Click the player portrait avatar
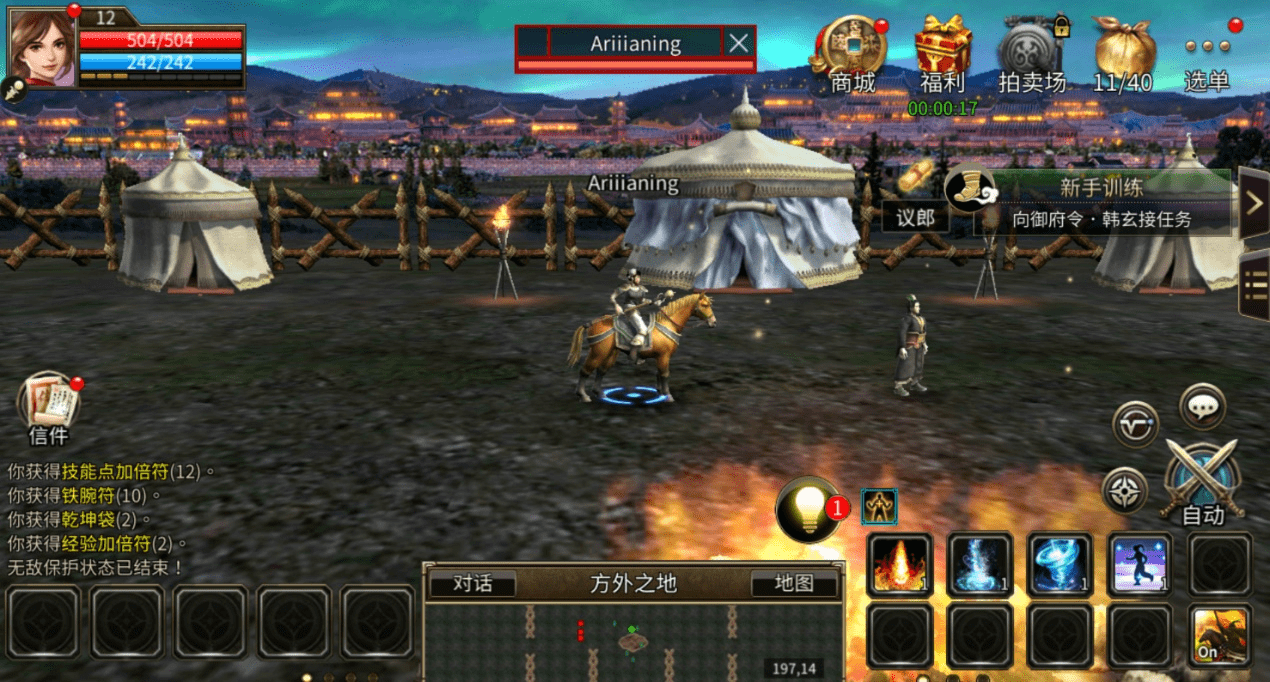1270x682 pixels. tap(43, 43)
